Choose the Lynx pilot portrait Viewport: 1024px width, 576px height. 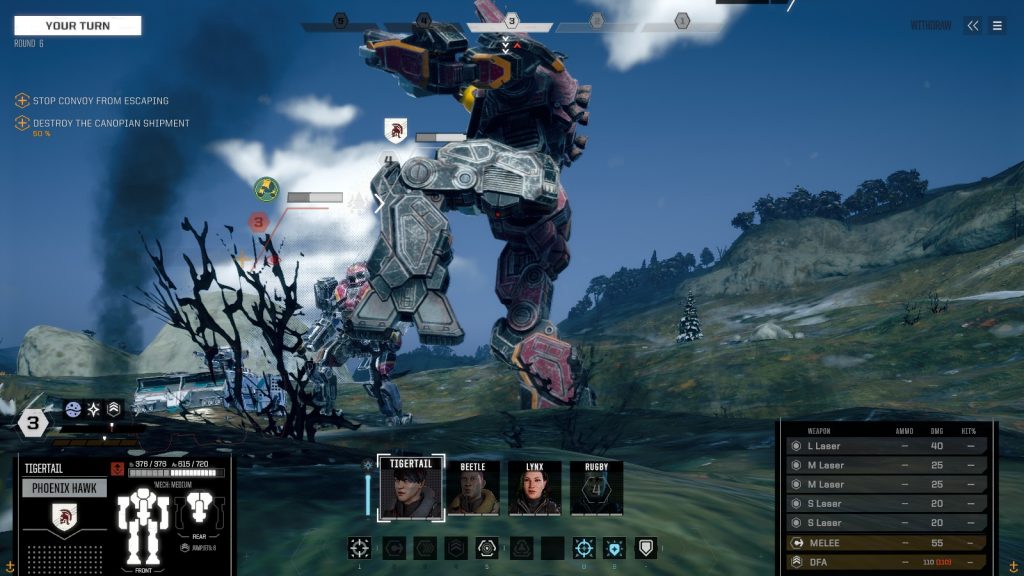click(x=534, y=489)
